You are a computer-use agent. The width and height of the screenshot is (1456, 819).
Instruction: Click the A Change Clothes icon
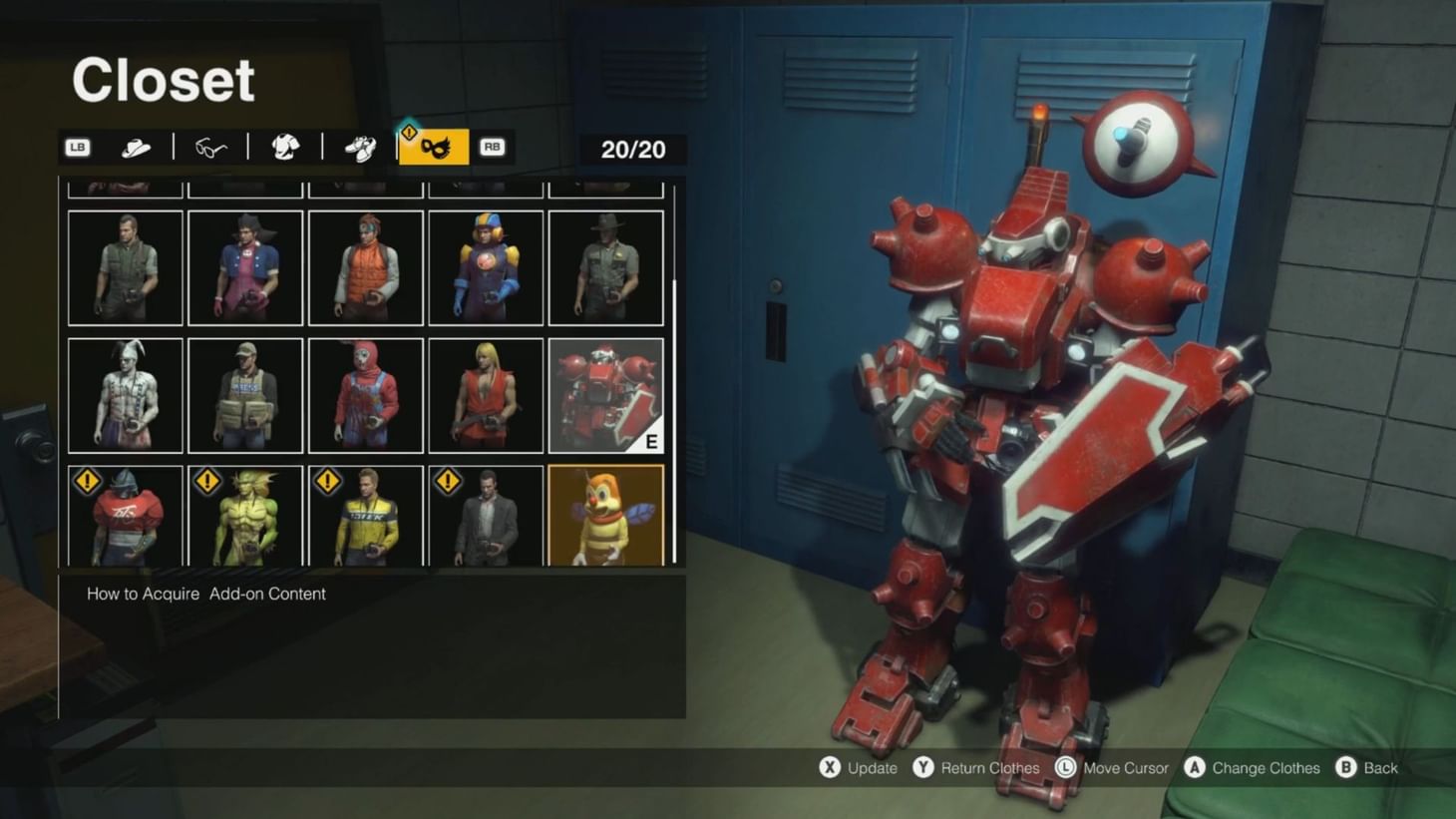(1194, 769)
